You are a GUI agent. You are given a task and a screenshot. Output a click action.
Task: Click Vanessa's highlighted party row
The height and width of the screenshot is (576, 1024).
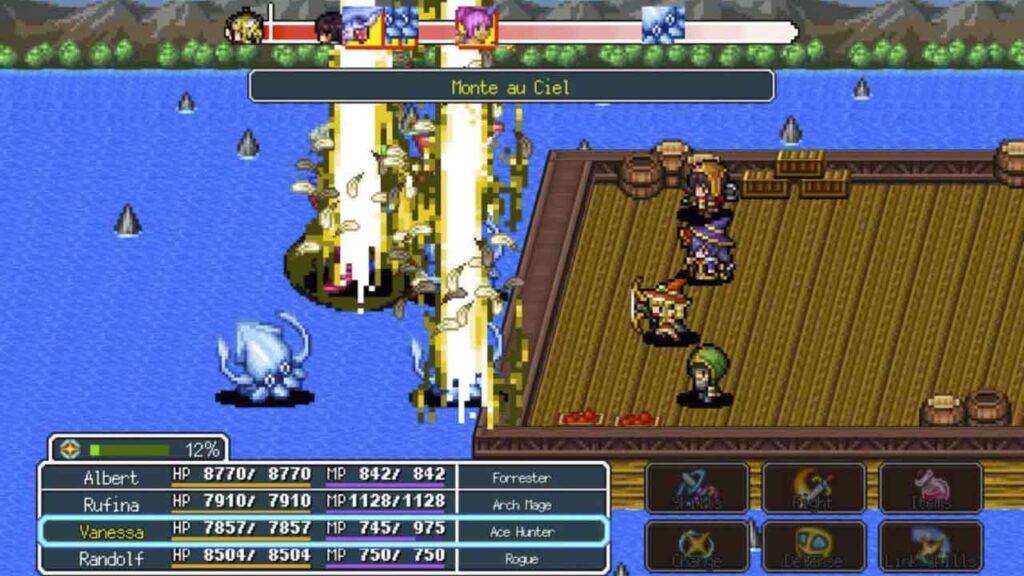[323, 532]
